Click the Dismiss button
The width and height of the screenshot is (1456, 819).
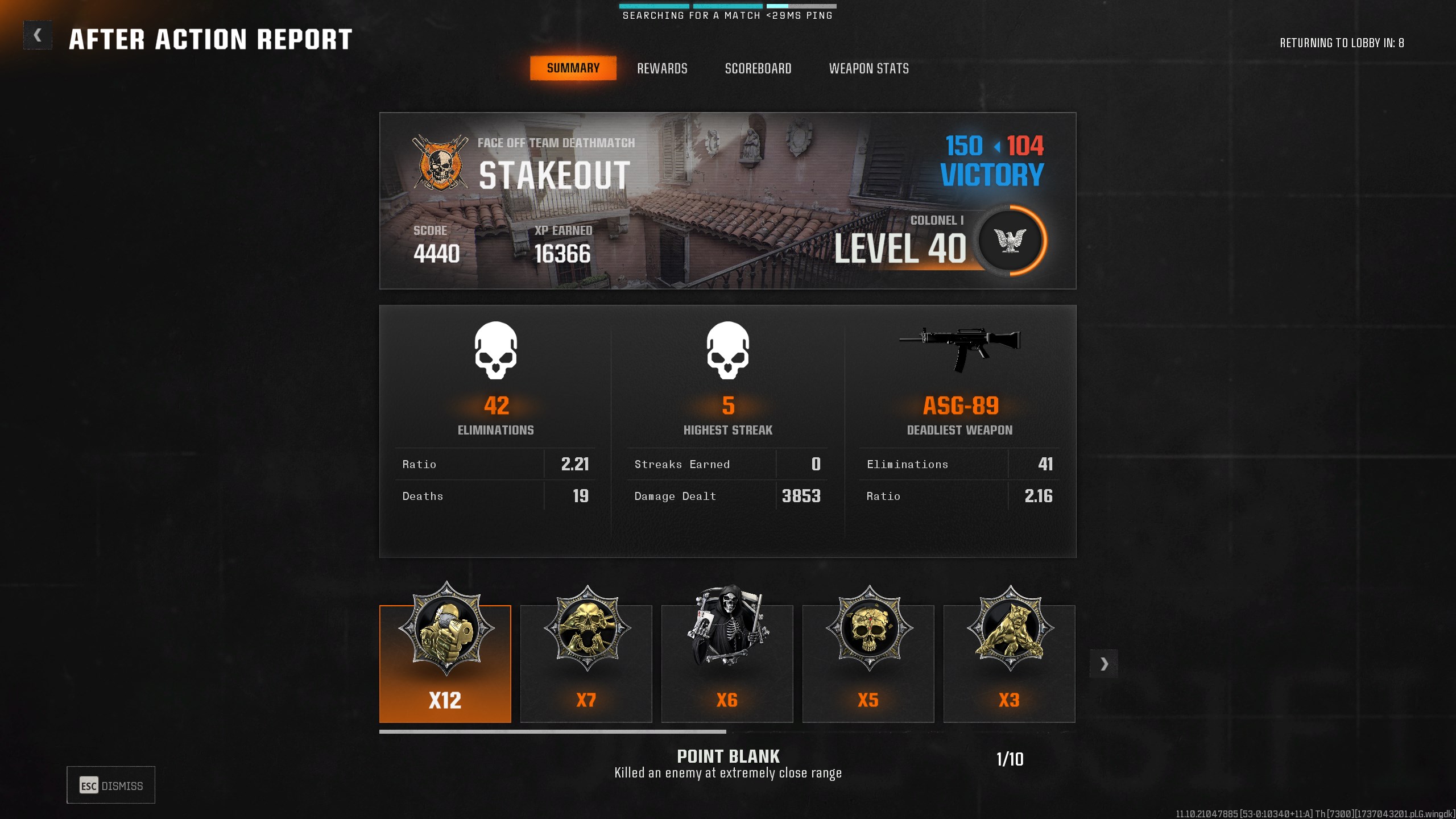coord(111,785)
